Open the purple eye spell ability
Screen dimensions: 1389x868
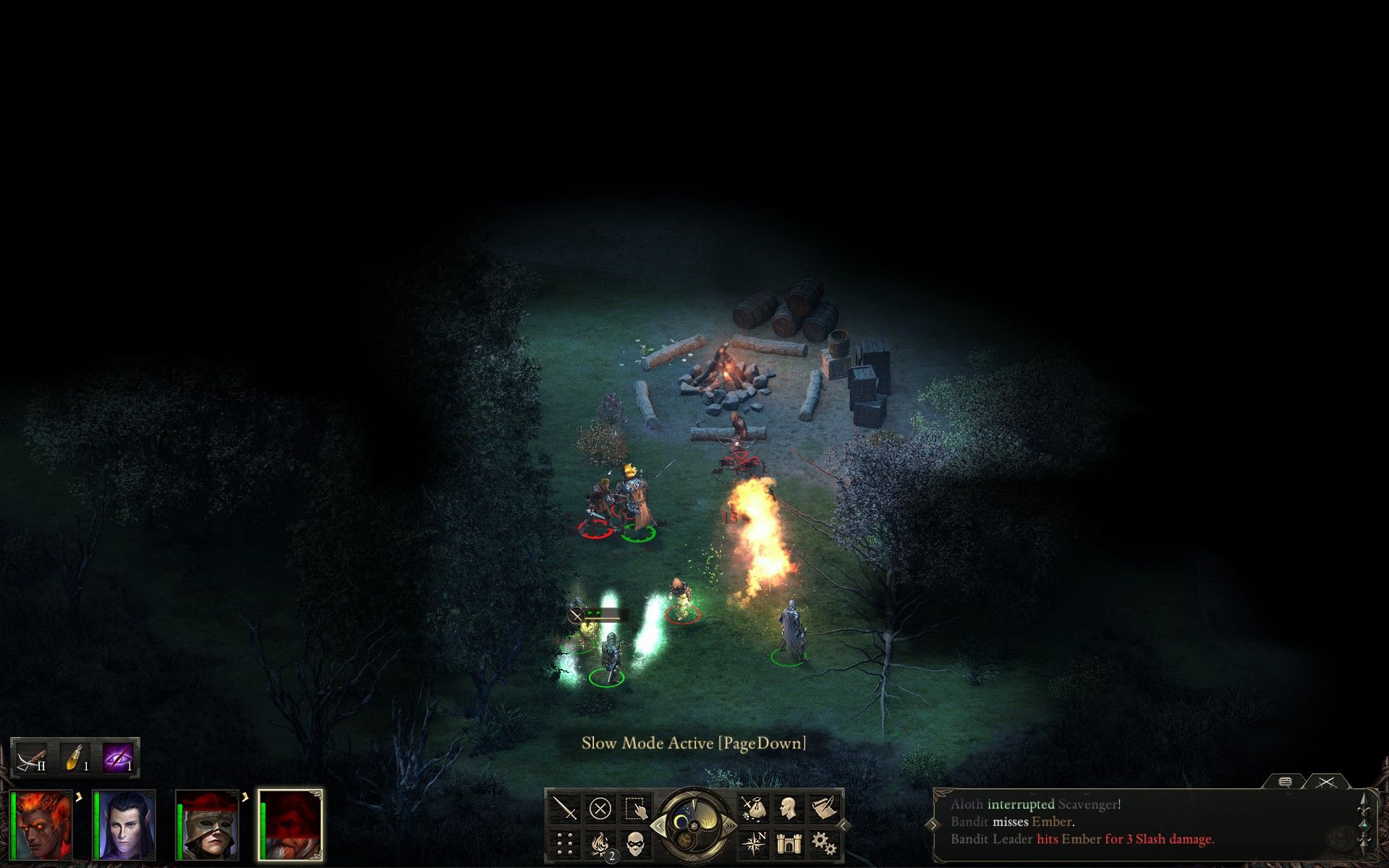click(117, 758)
